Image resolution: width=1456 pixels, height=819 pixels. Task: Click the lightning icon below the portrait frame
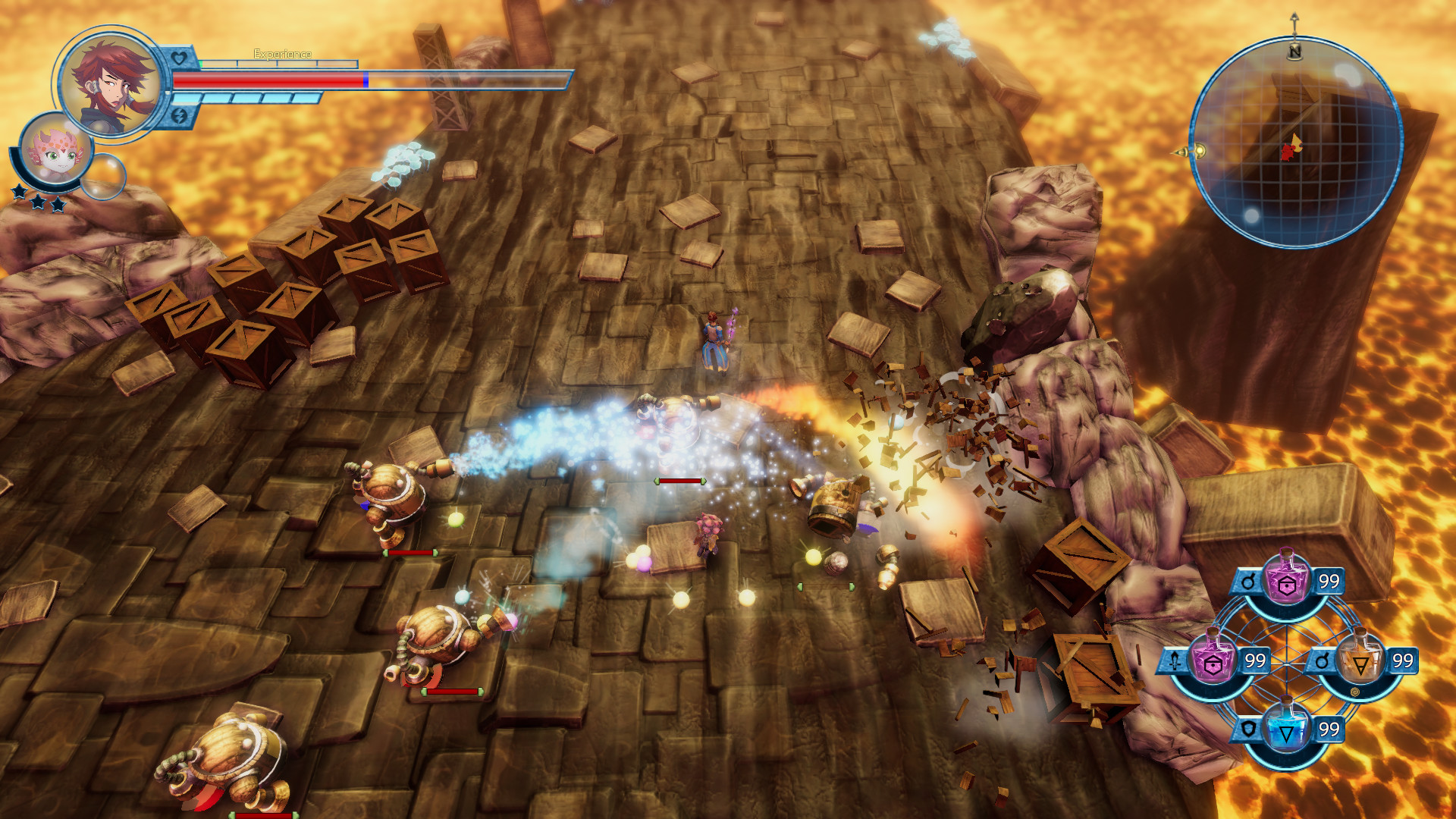(x=180, y=115)
